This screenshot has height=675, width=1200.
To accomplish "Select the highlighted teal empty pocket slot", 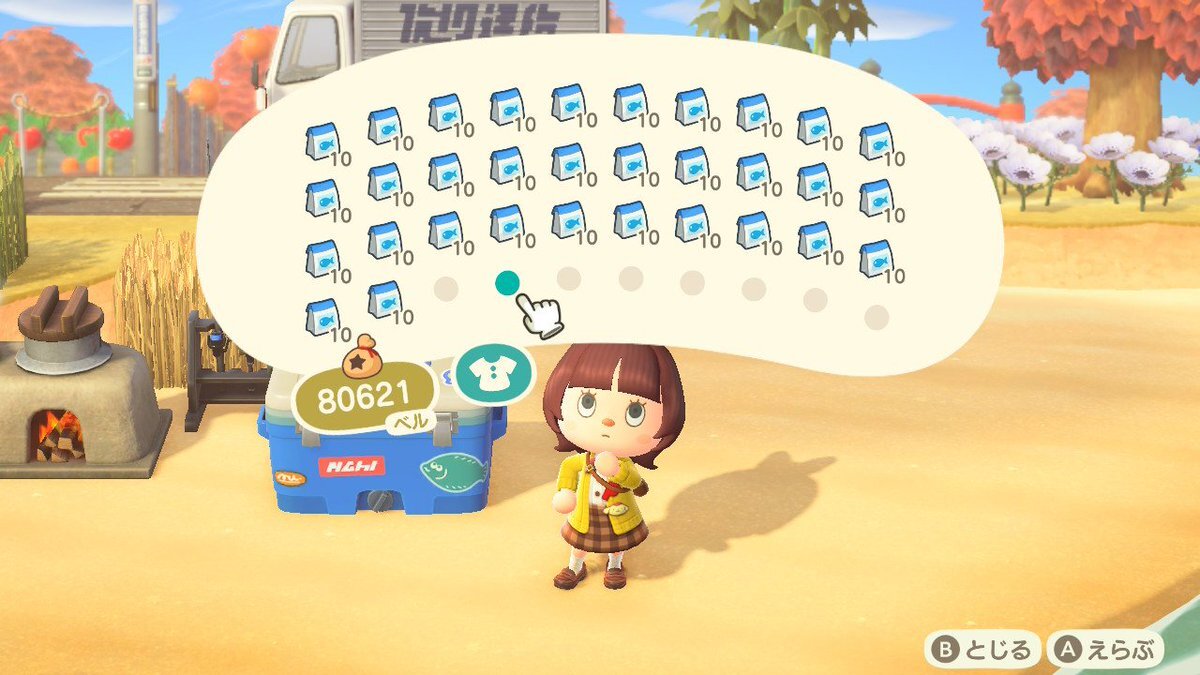I will [507, 283].
